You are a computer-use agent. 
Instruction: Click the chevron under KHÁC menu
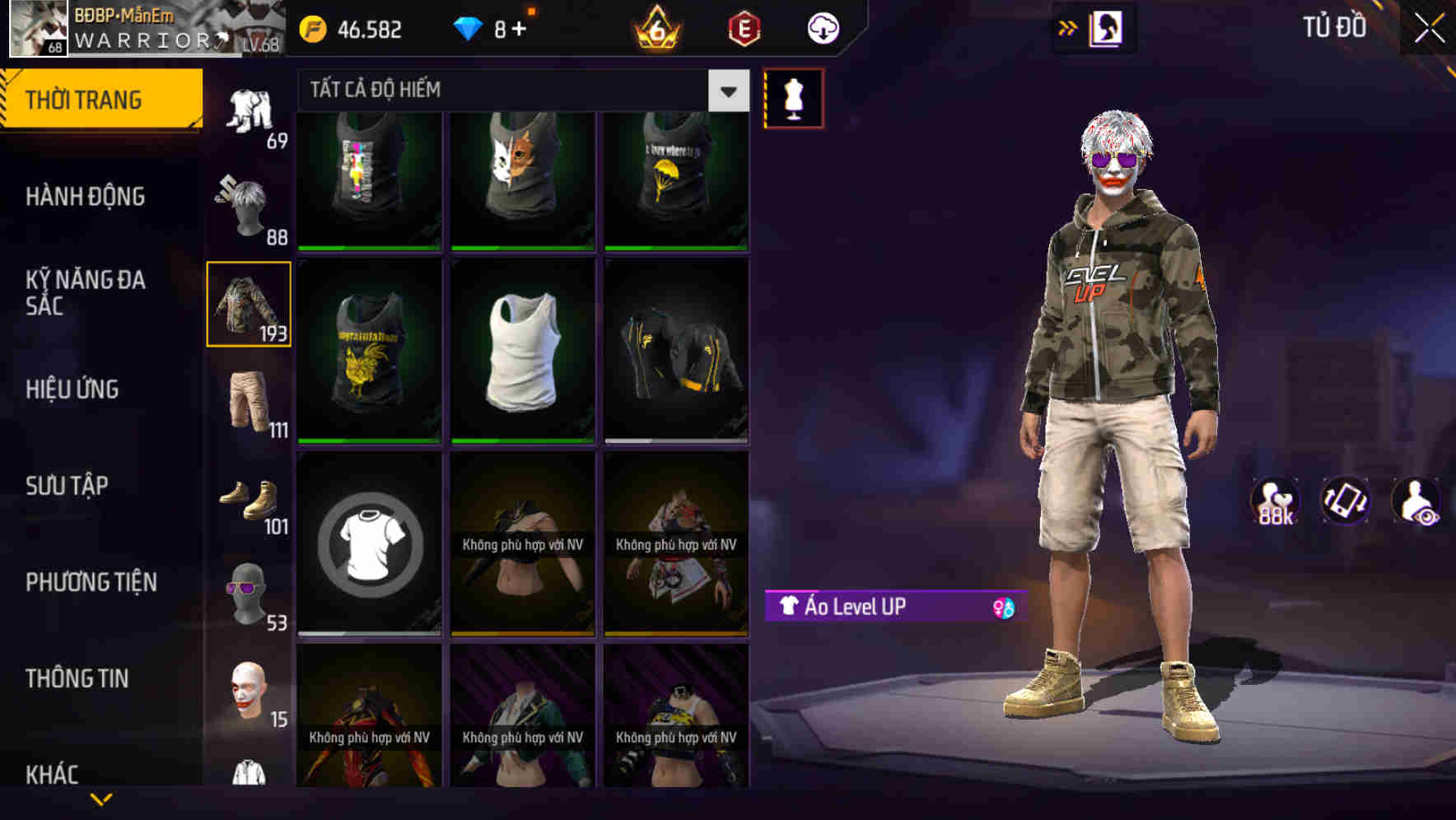(x=100, y=798)
